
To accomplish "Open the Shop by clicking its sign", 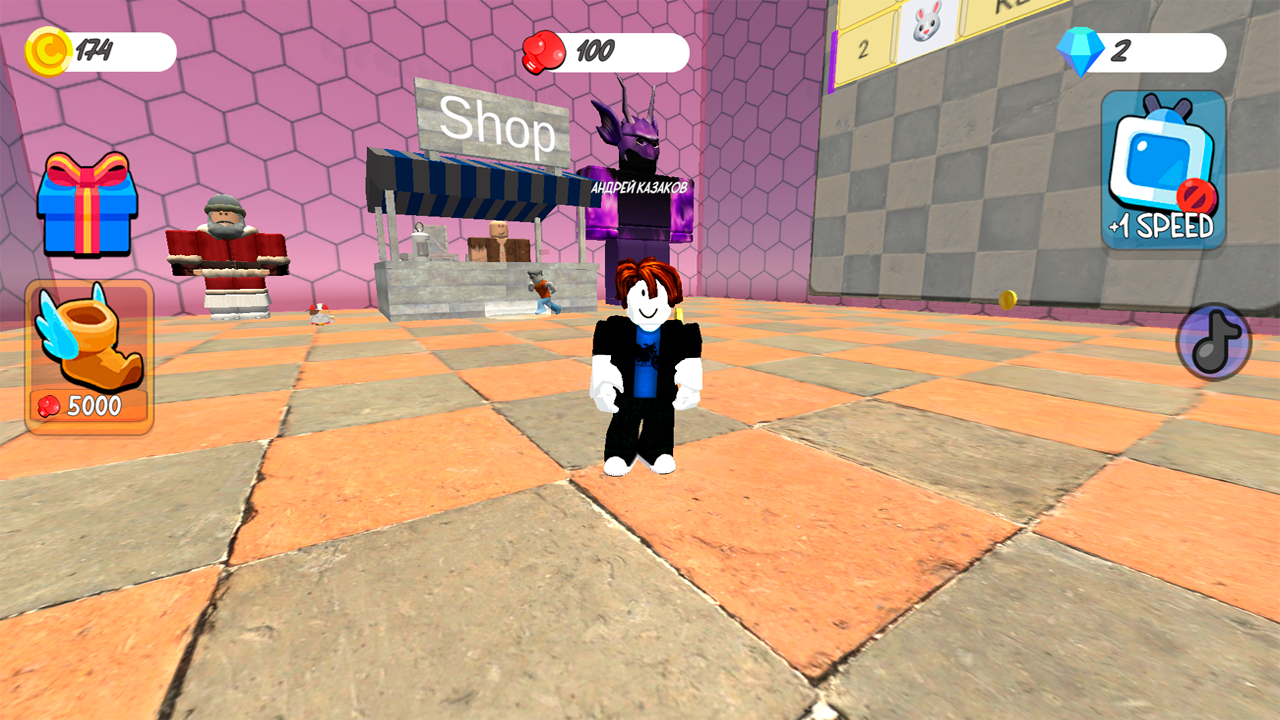I will [x=500, y=127].
